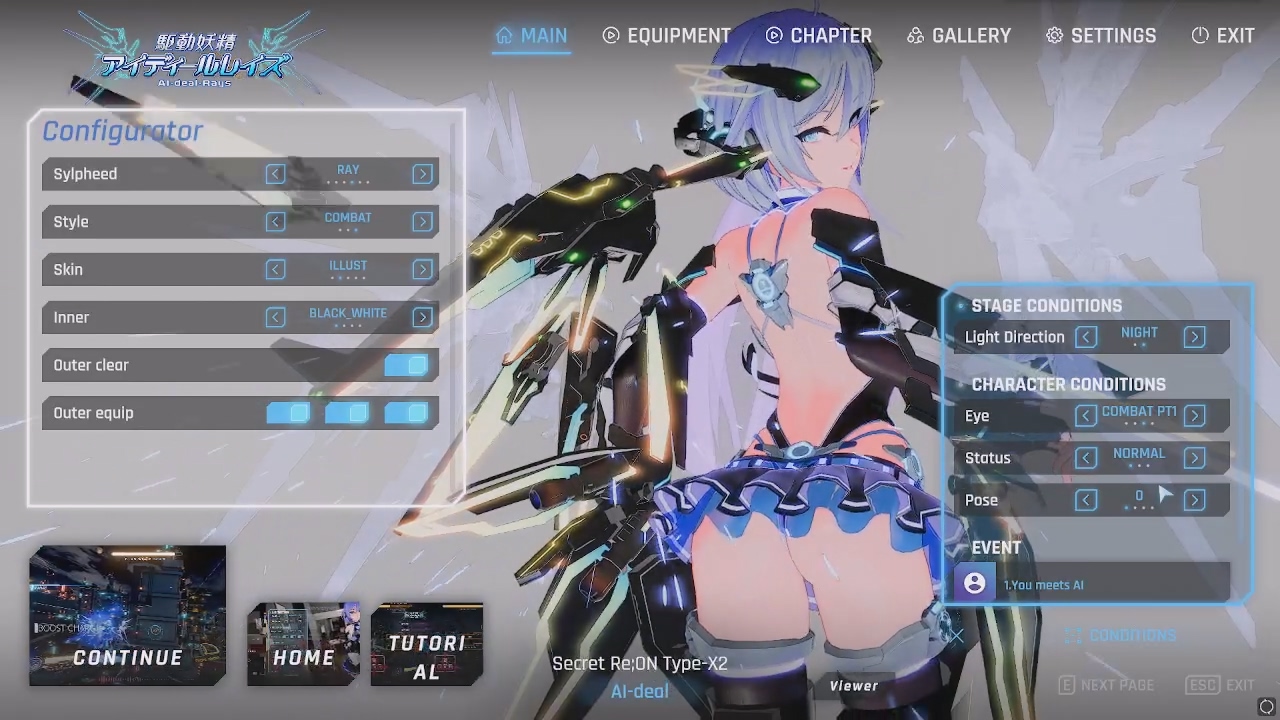Open the EQUIPMENT tab
The width and height of the screenshot is (1280, 720).
coord(667,36)
